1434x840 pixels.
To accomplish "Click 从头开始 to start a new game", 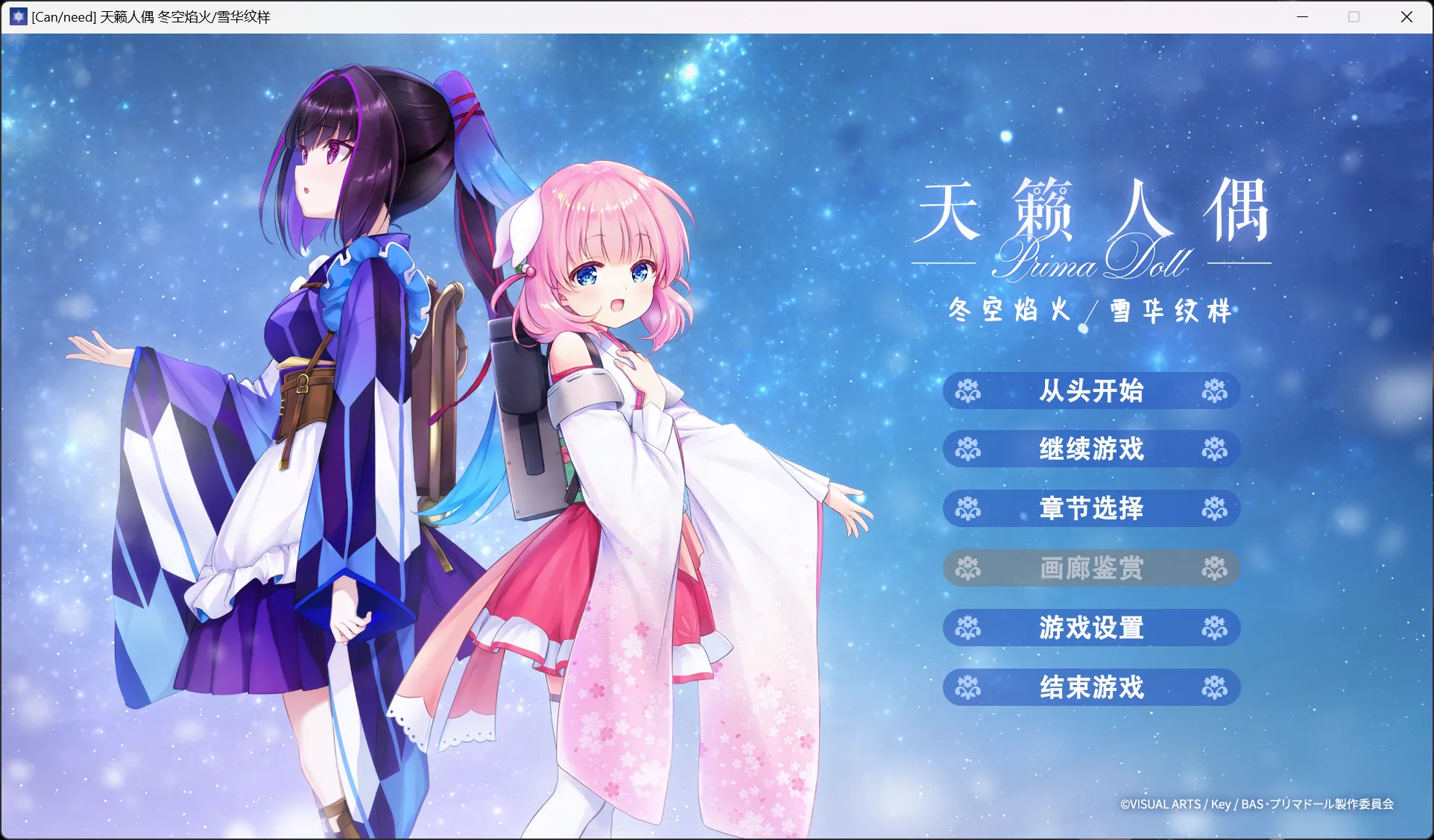I will [x=1090, y=391].
